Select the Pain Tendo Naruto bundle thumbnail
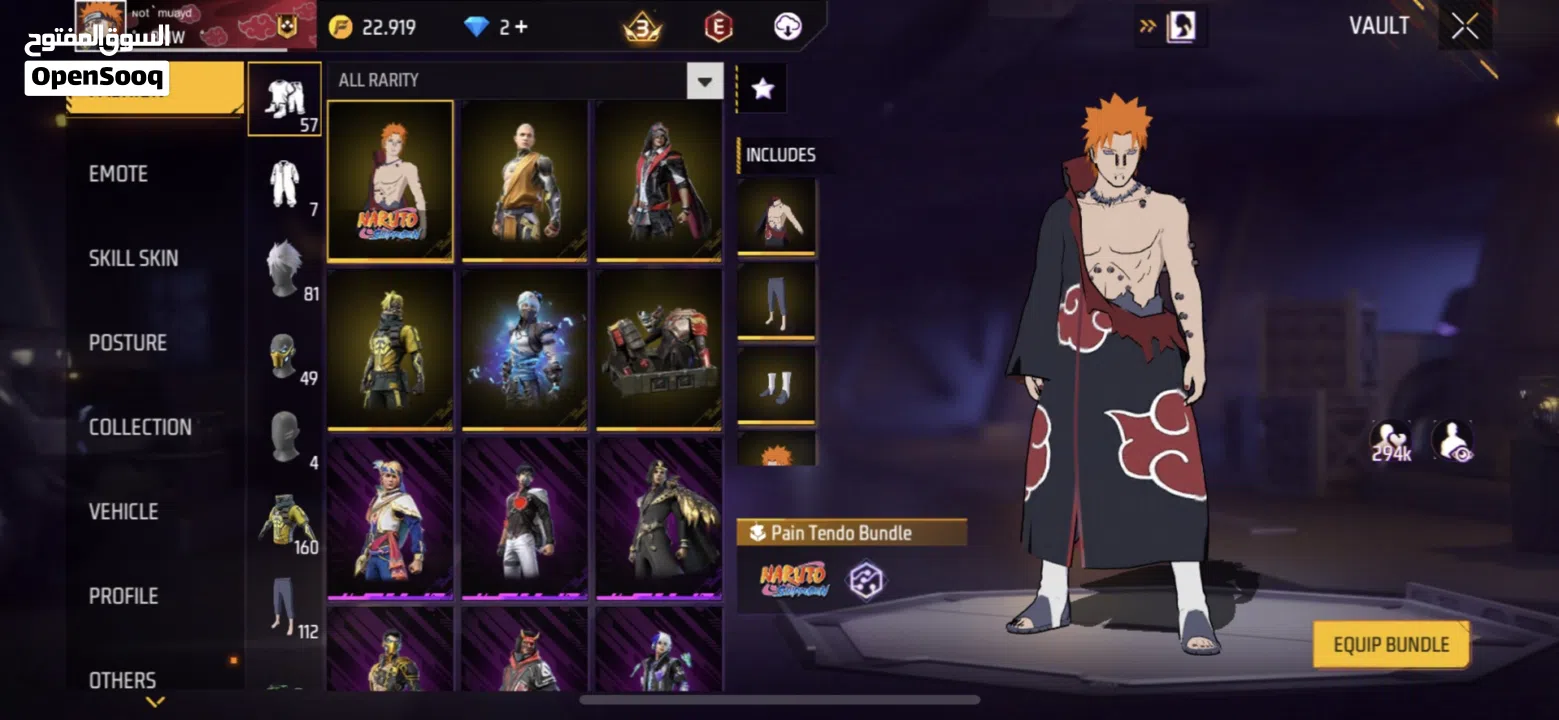1559x720 pixels. click(x=390, y=180)
